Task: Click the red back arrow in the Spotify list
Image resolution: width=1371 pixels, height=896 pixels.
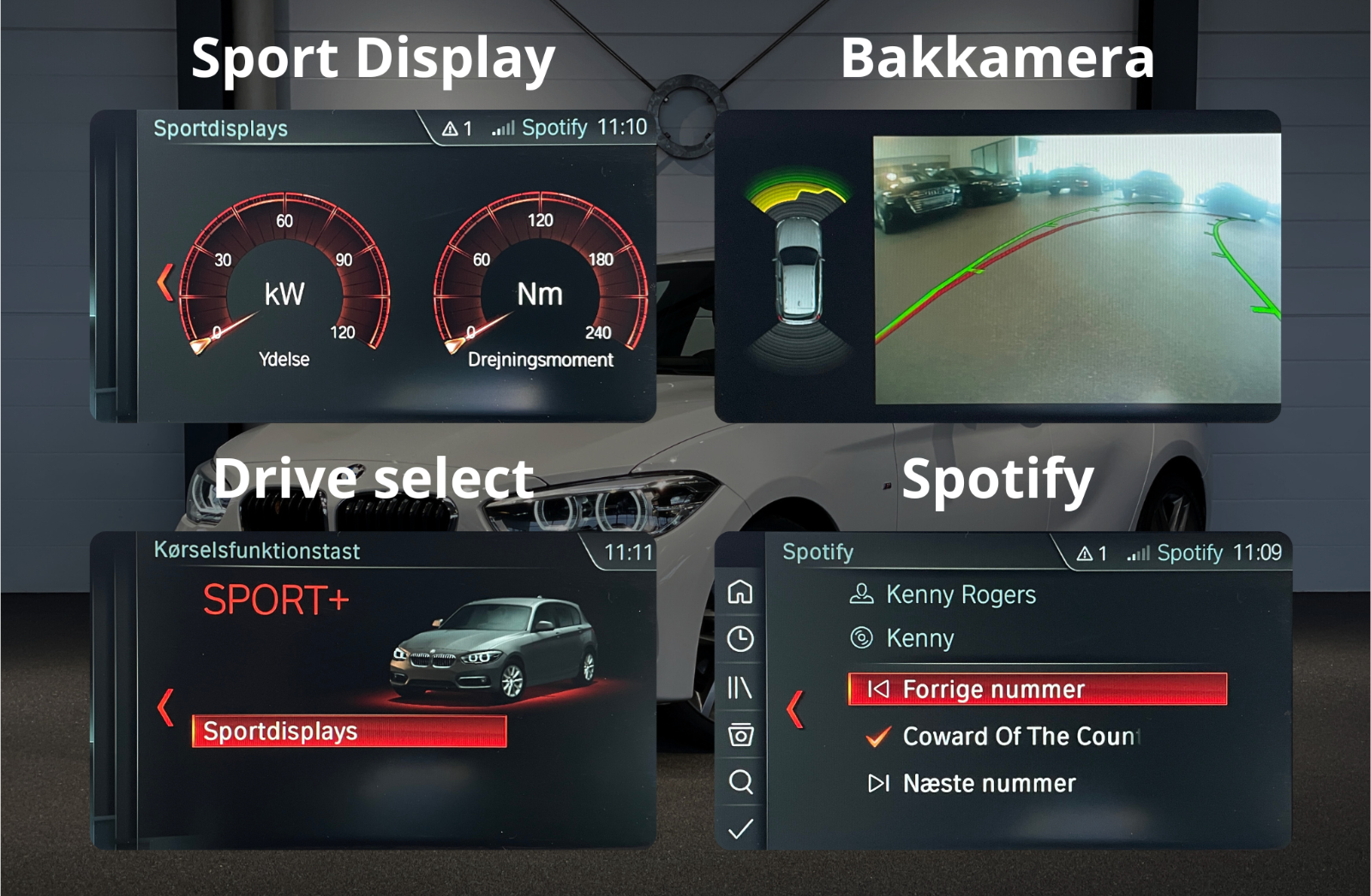Action: coord(795,709)
